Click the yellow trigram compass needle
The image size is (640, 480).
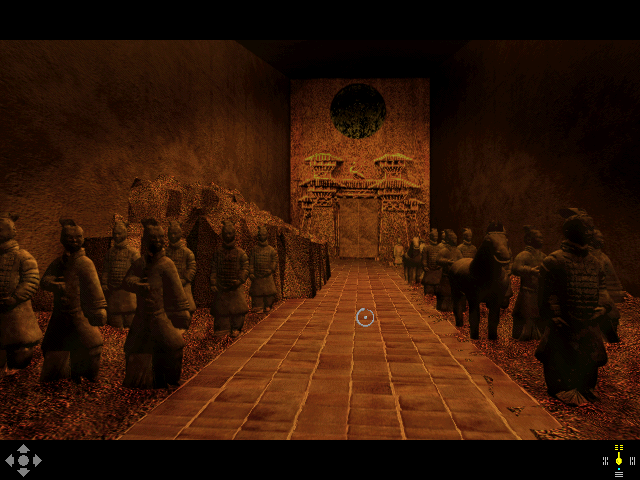click(x=619, y=459)
